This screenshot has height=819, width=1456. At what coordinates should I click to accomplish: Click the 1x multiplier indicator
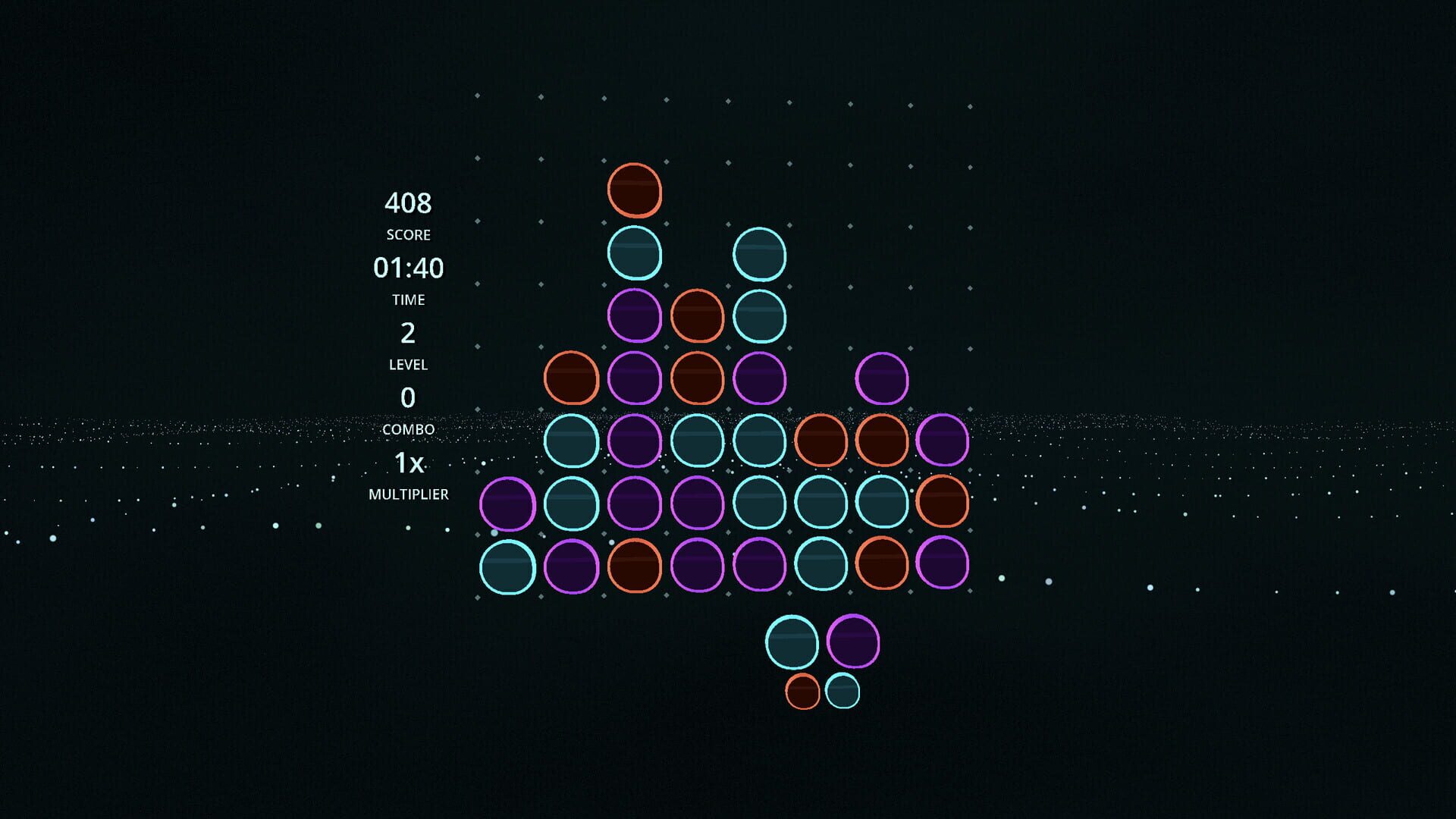408,461
